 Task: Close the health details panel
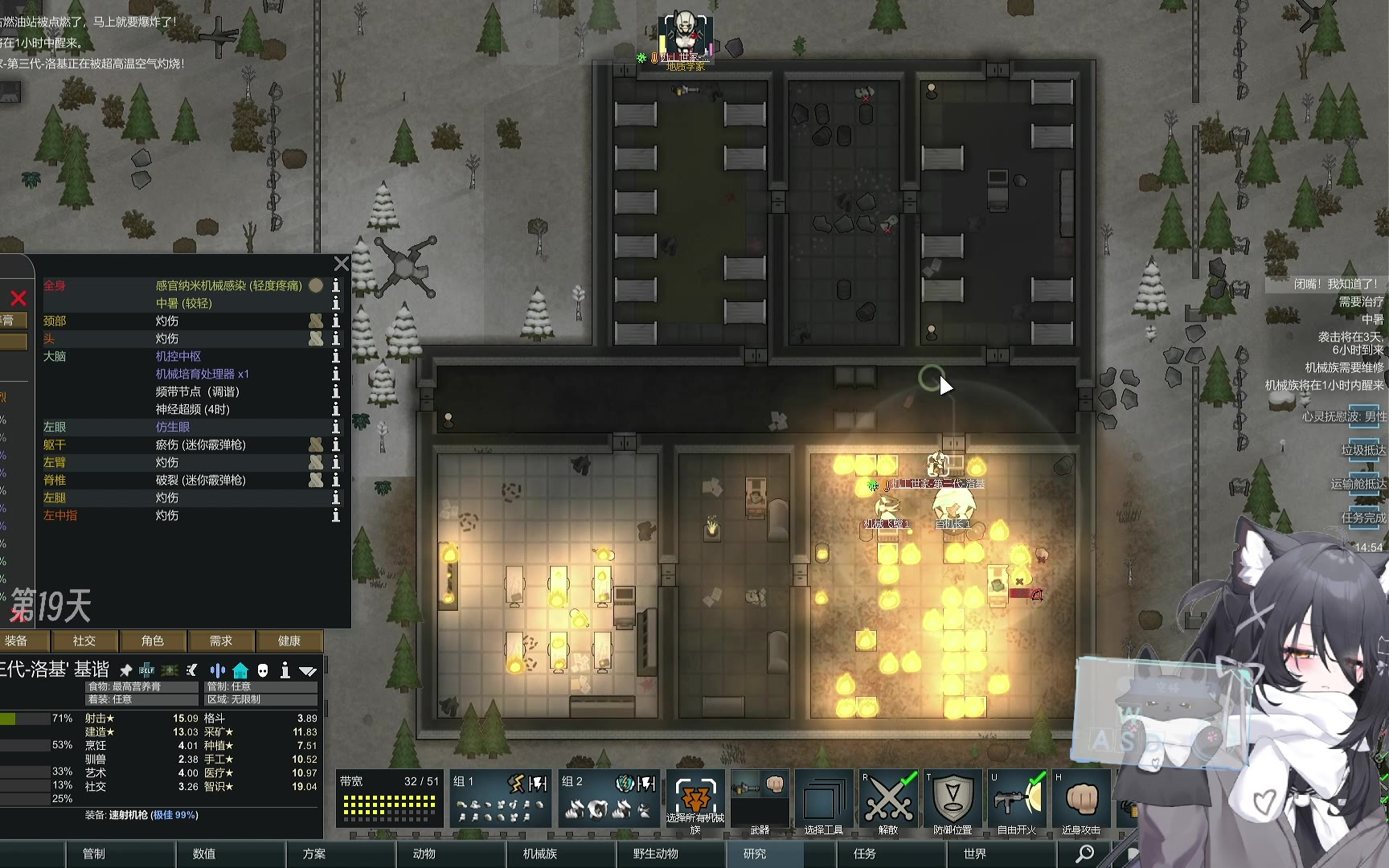coord(342,264)
